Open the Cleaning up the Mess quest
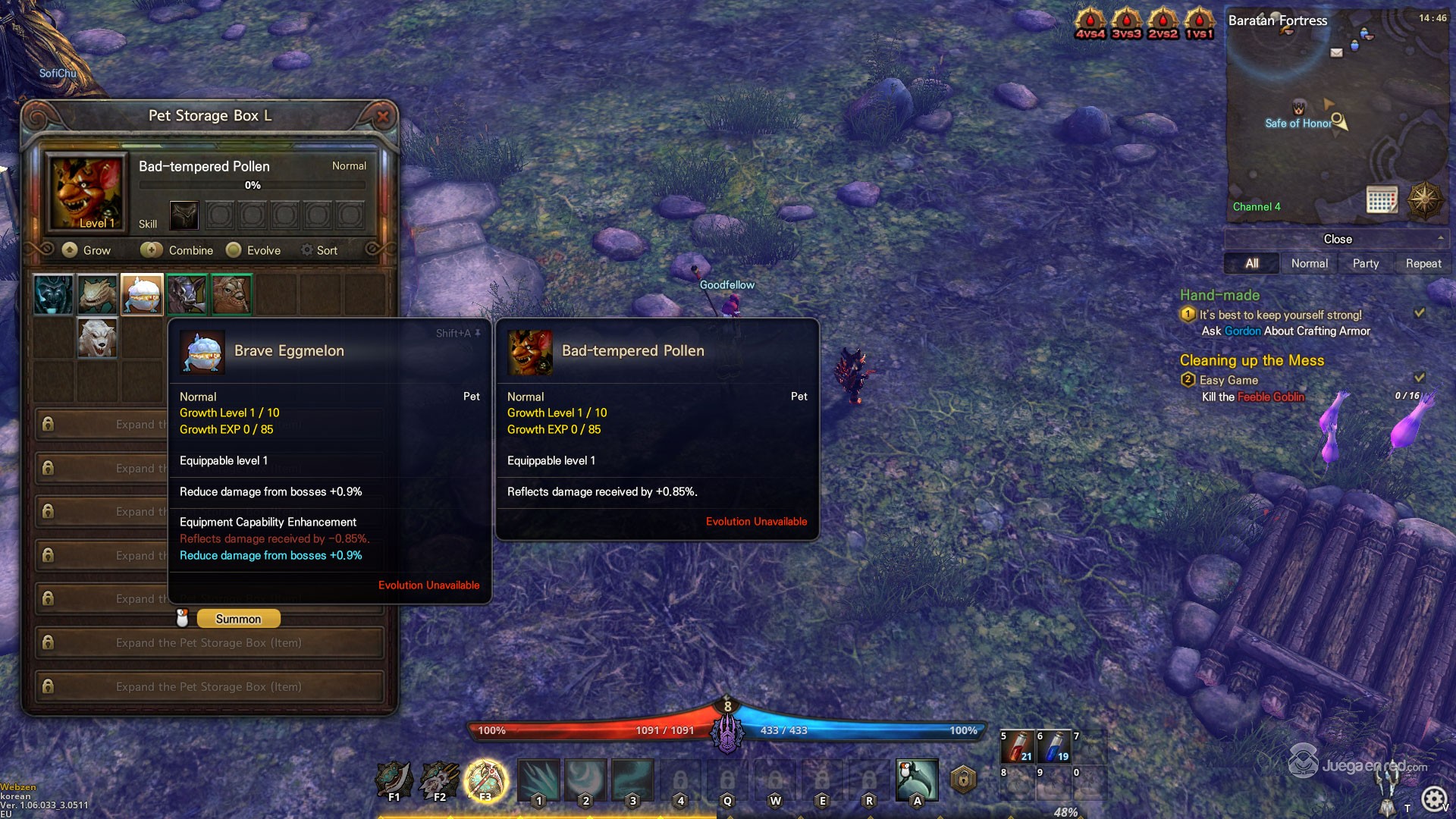The width and height of the screenshot is (1456, 819). point(1251,360)
